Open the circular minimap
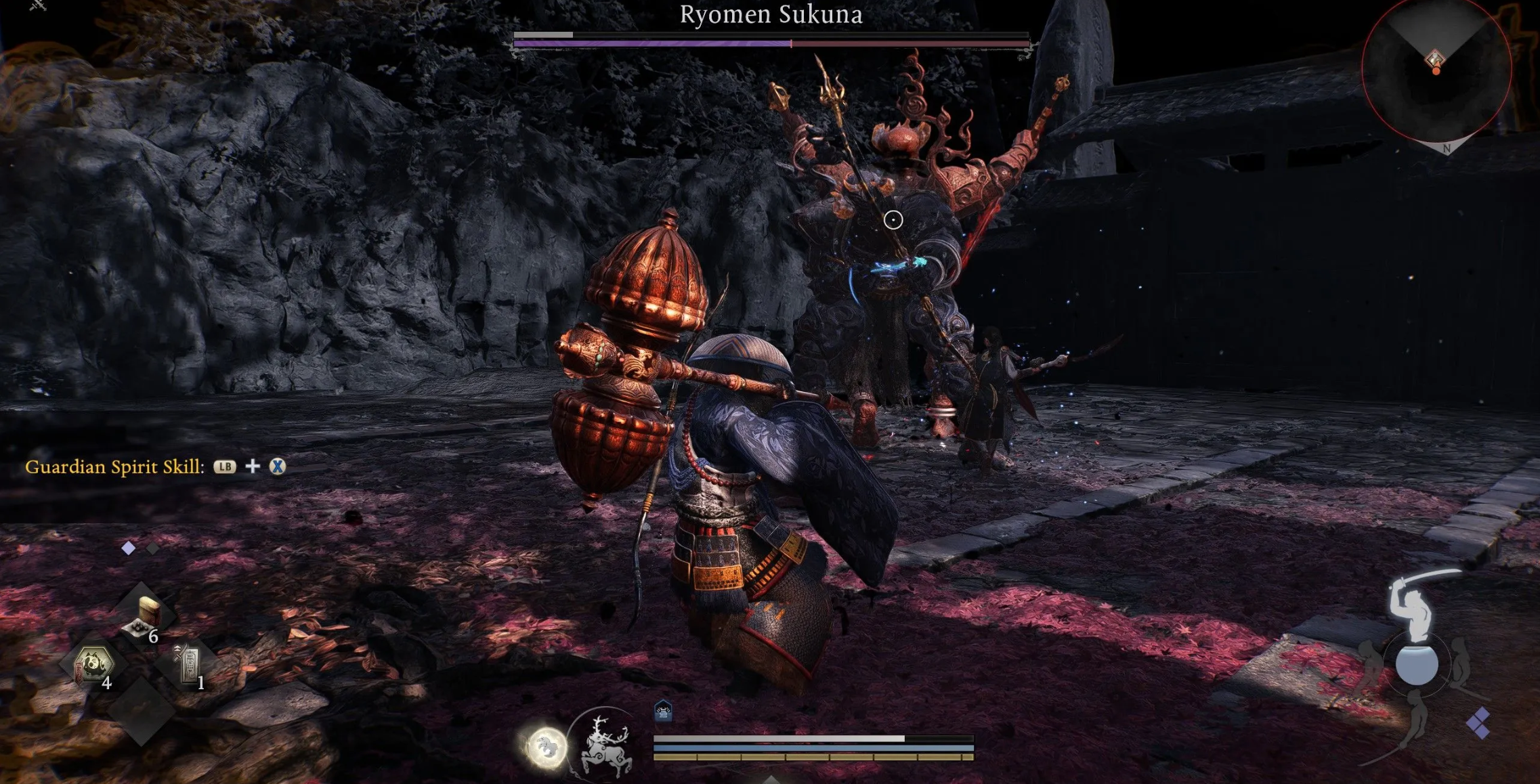This screenshot has height=784, width=1540. pos(1436,68)
